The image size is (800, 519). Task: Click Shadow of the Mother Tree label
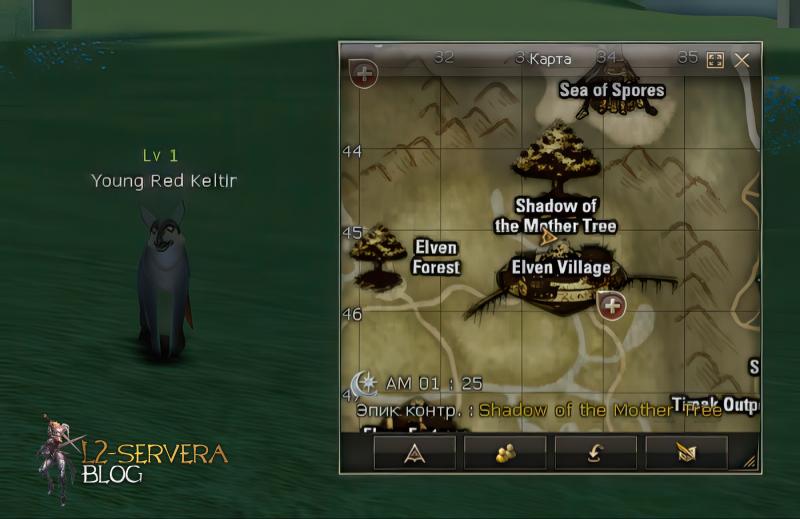point(555,216)
